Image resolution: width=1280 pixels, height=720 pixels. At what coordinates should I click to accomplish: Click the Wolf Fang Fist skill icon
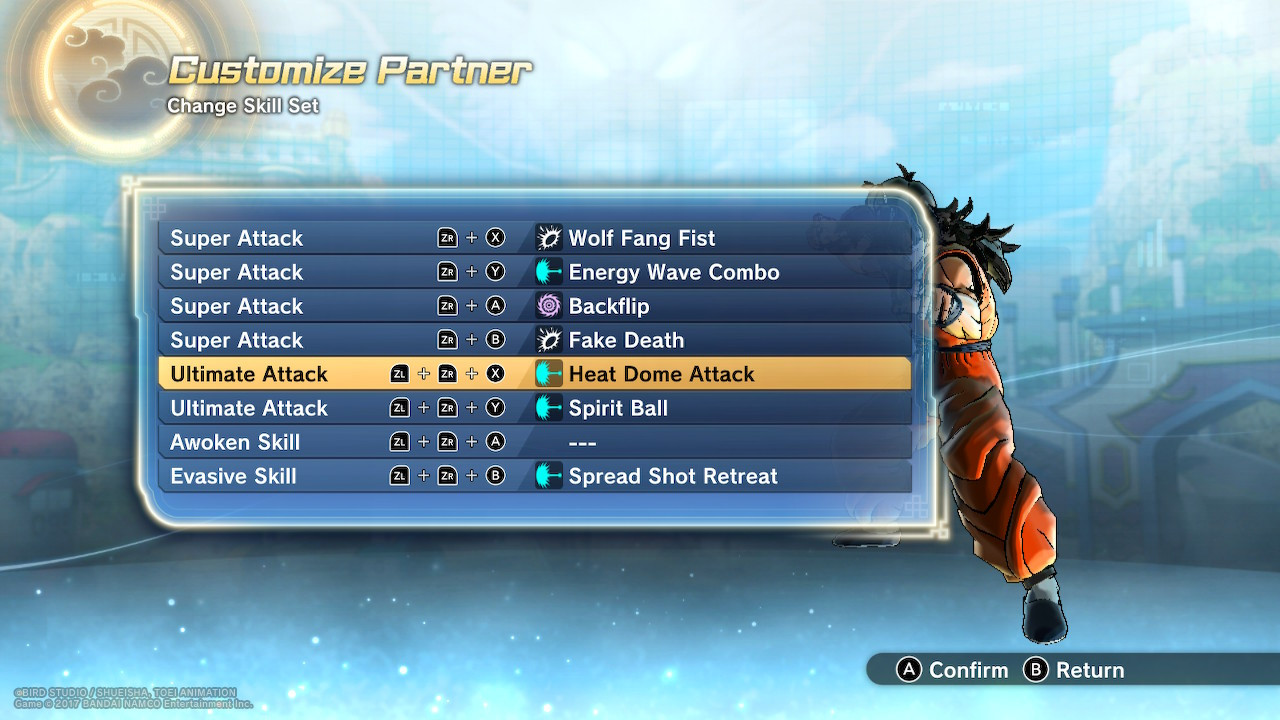[548, 238]
